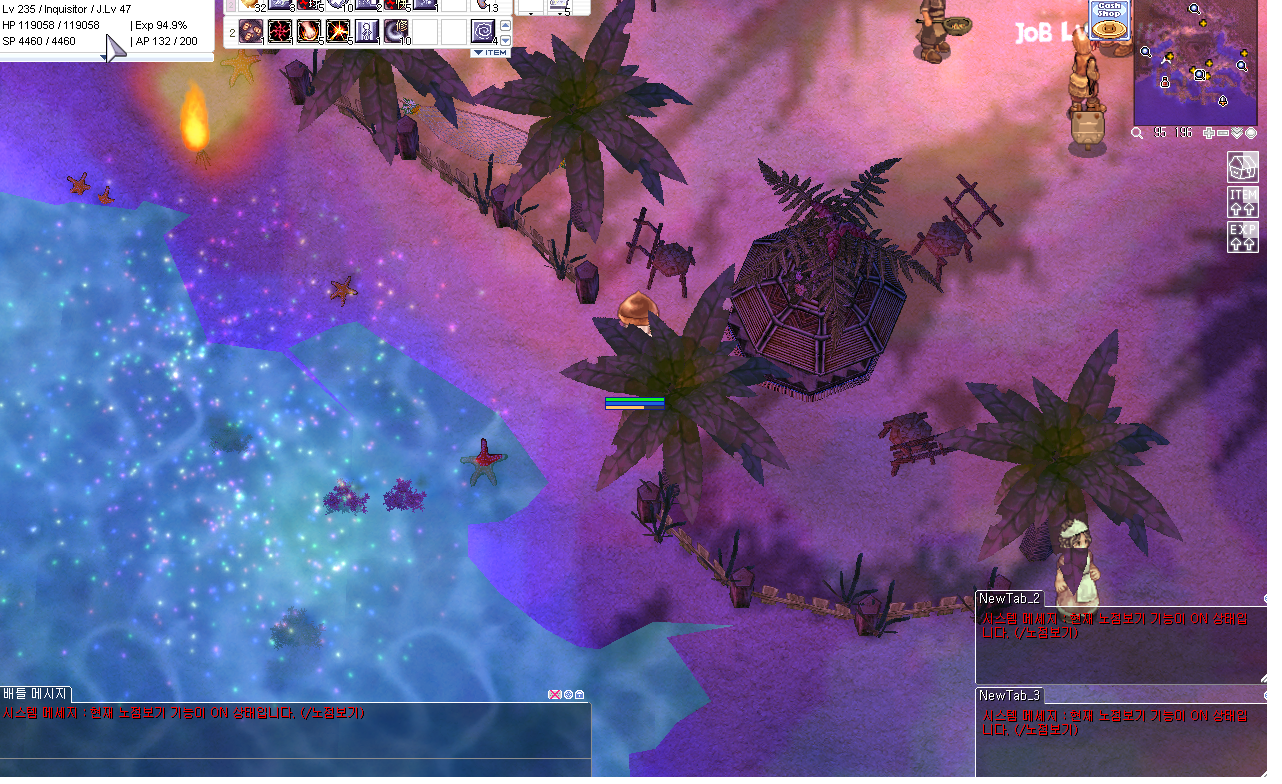Zoom out the minimap with minus button
This screenshot has height=784, width=1282.
[x=1223, y=133]
